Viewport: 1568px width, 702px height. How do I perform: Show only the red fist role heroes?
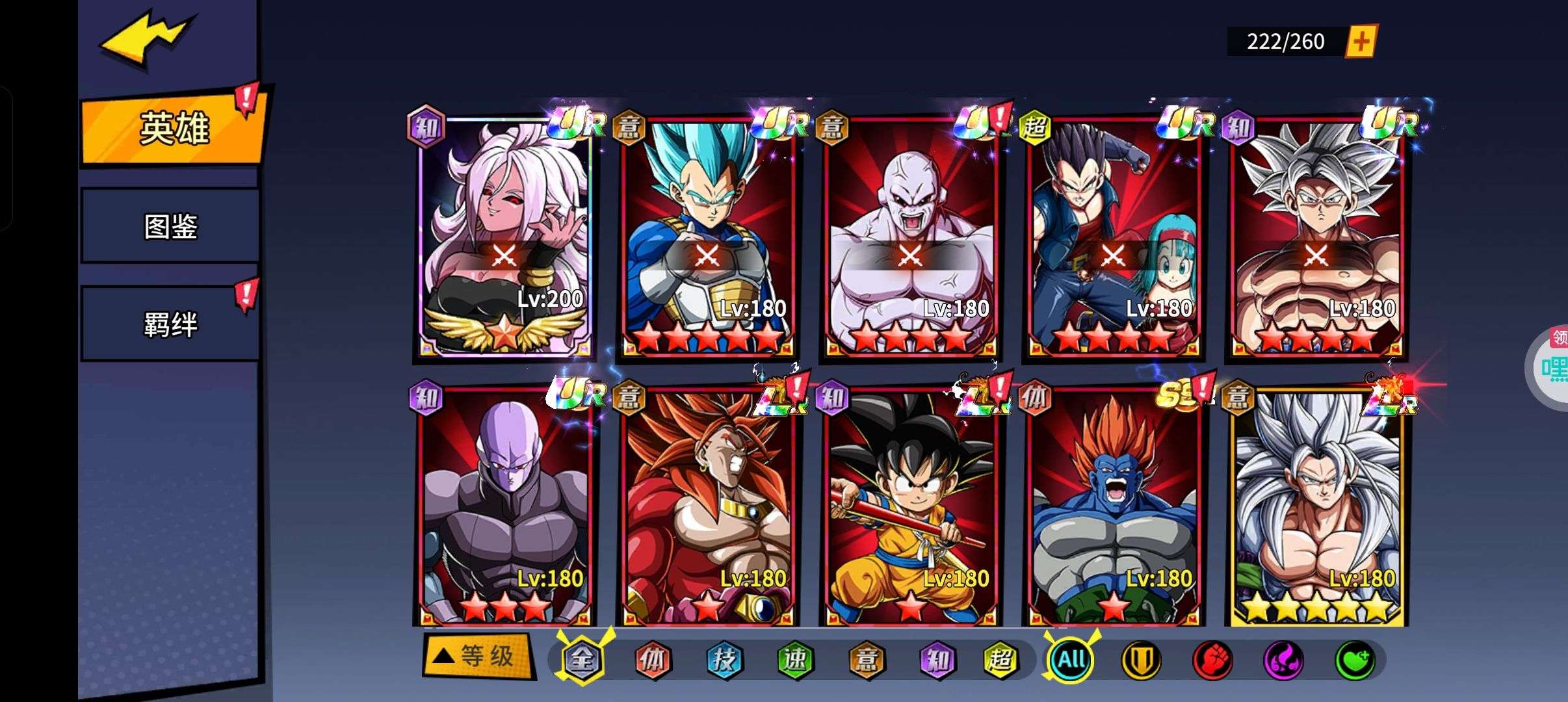[1212, 660]
